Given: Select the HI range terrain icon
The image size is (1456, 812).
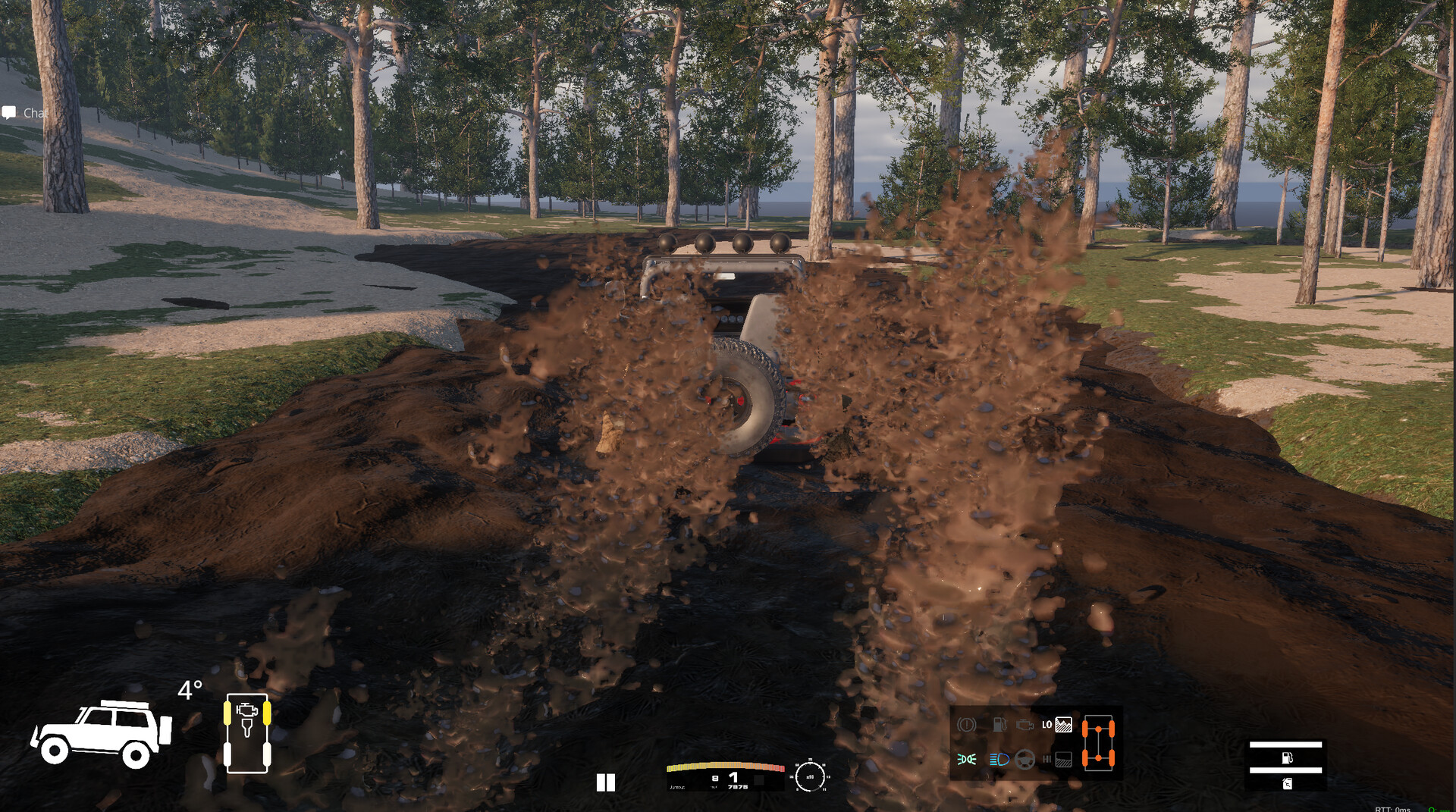Looking at the screenshot, I should click(x=1063, y=759).
